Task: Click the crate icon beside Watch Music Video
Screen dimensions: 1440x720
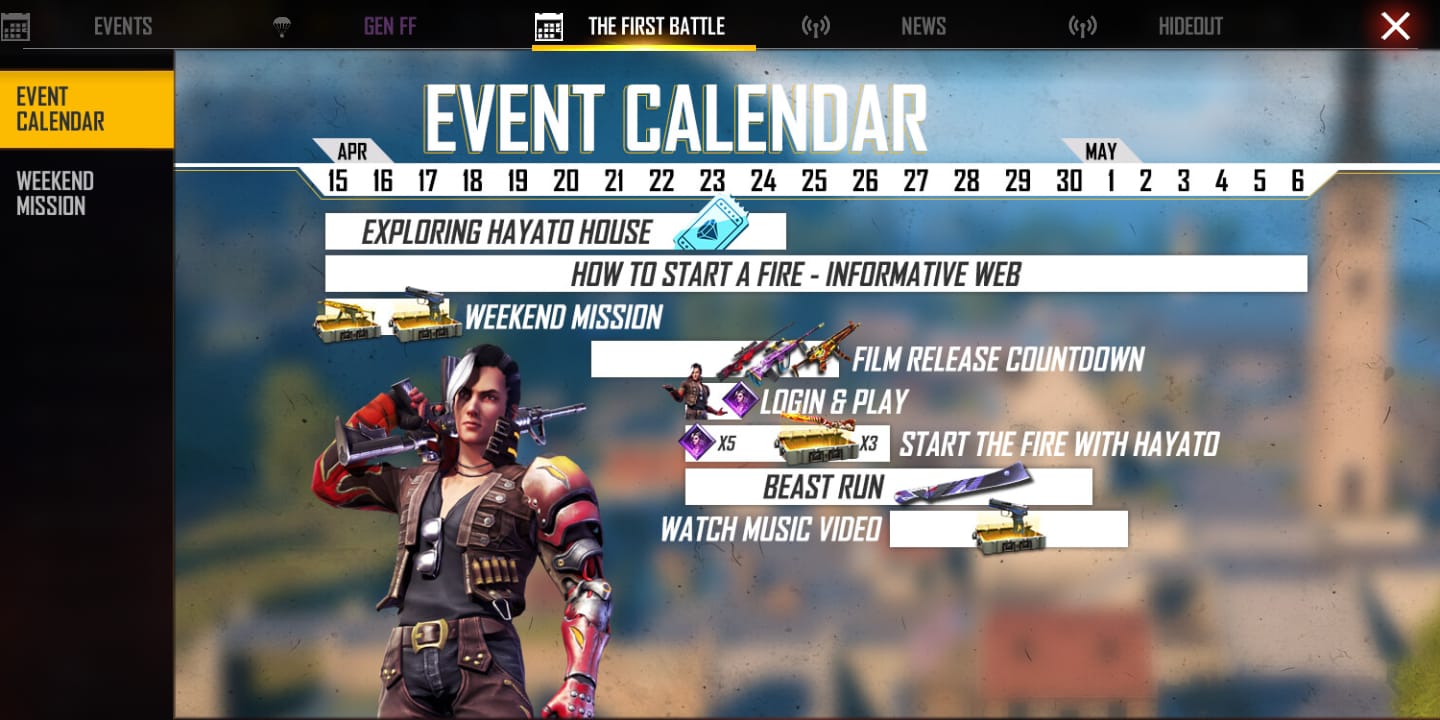Action: [x=1010, y=540]
